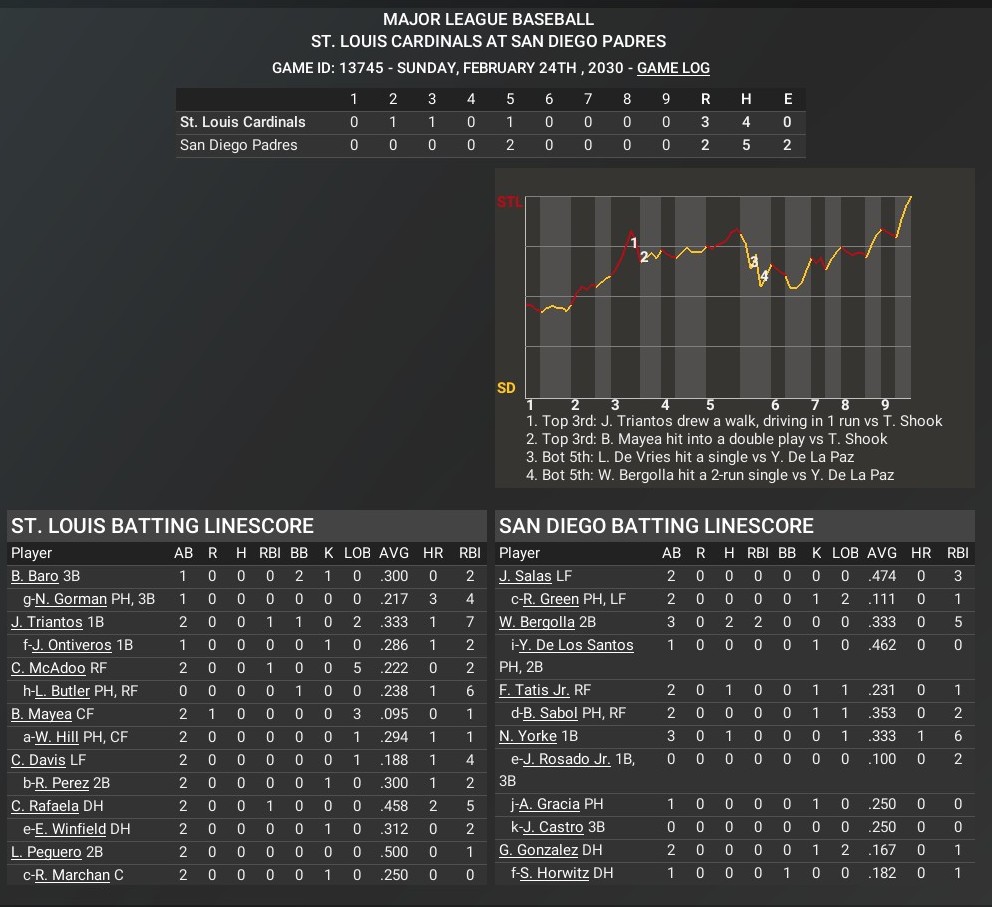This screenshot has height=907, width=992.
Task: View N. Gorman's player profile
Action: [x=71, y=599]
